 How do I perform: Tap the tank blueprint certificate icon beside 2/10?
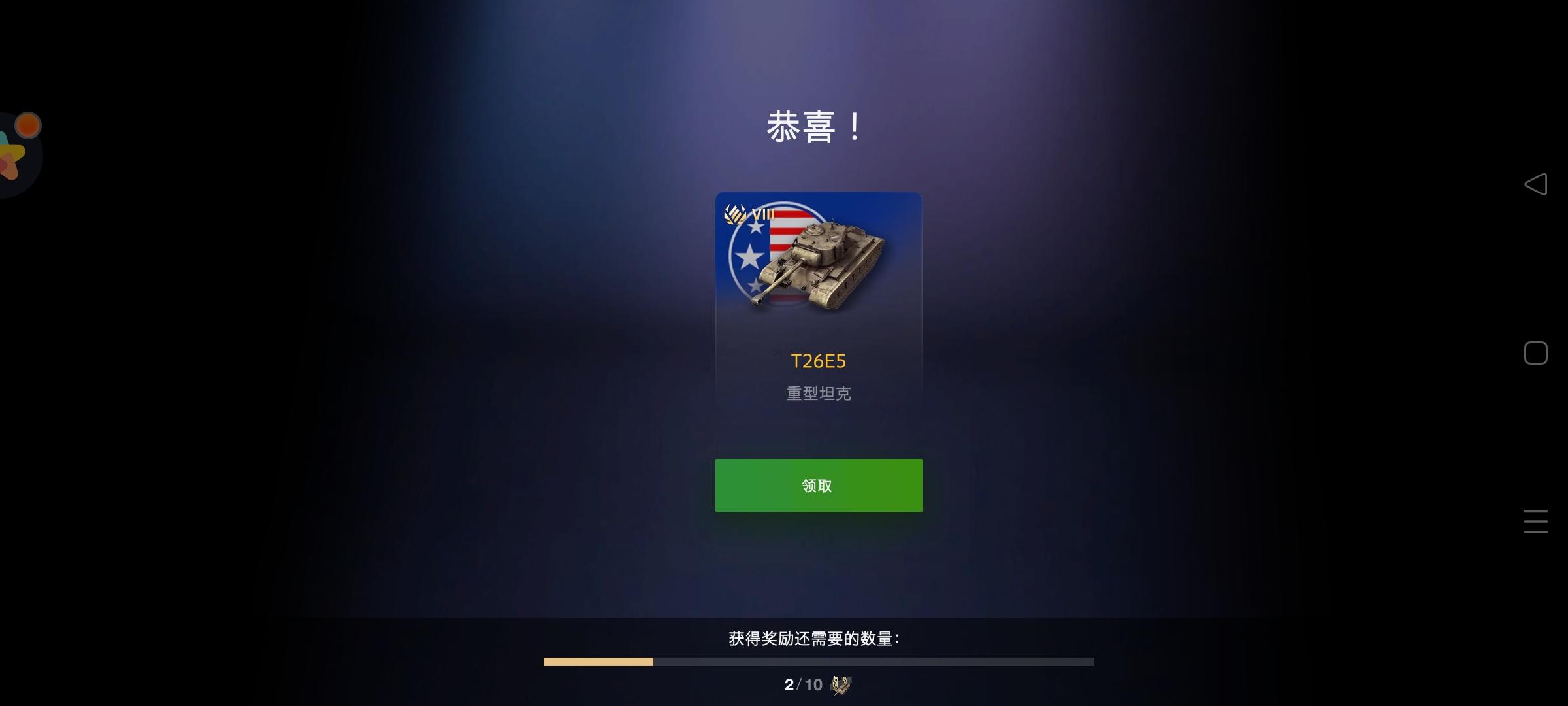(840, 685)
